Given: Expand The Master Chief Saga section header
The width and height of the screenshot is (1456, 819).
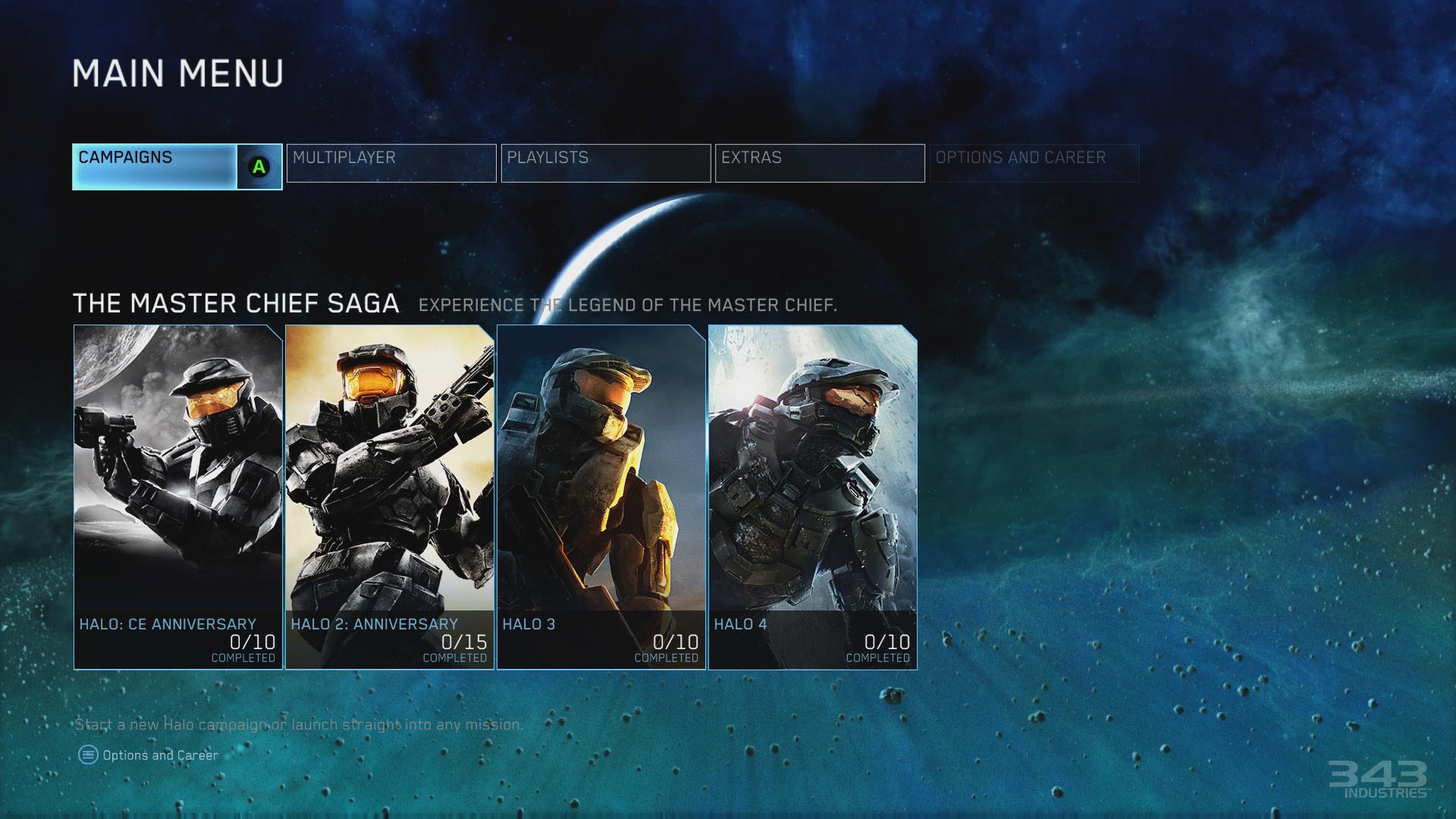Looking at the screenshot, I should pyautogui.click(x=236, y=303).
